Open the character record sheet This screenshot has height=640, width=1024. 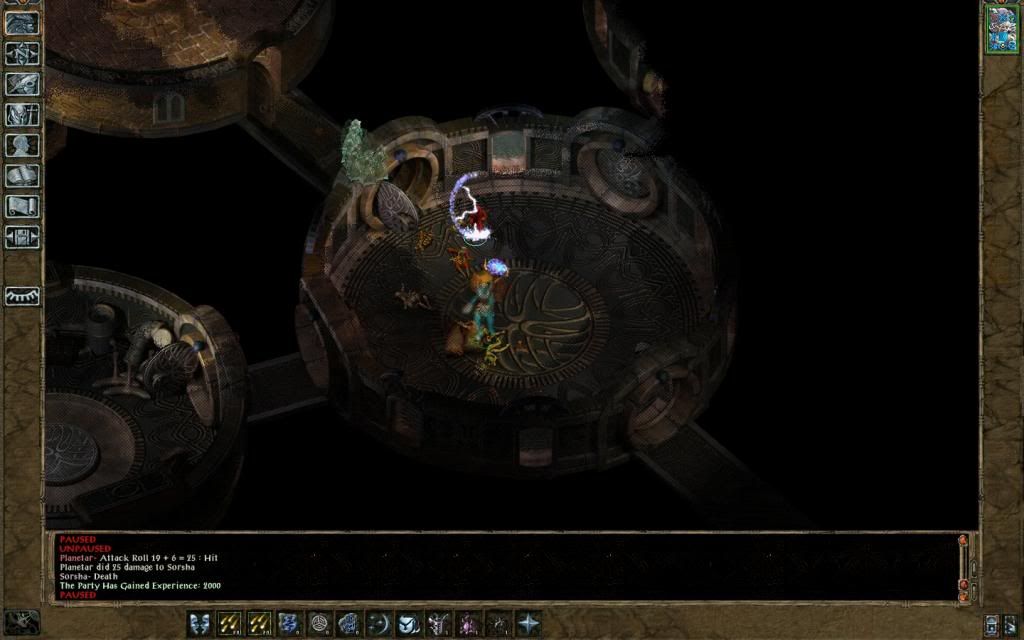(22, 145)
